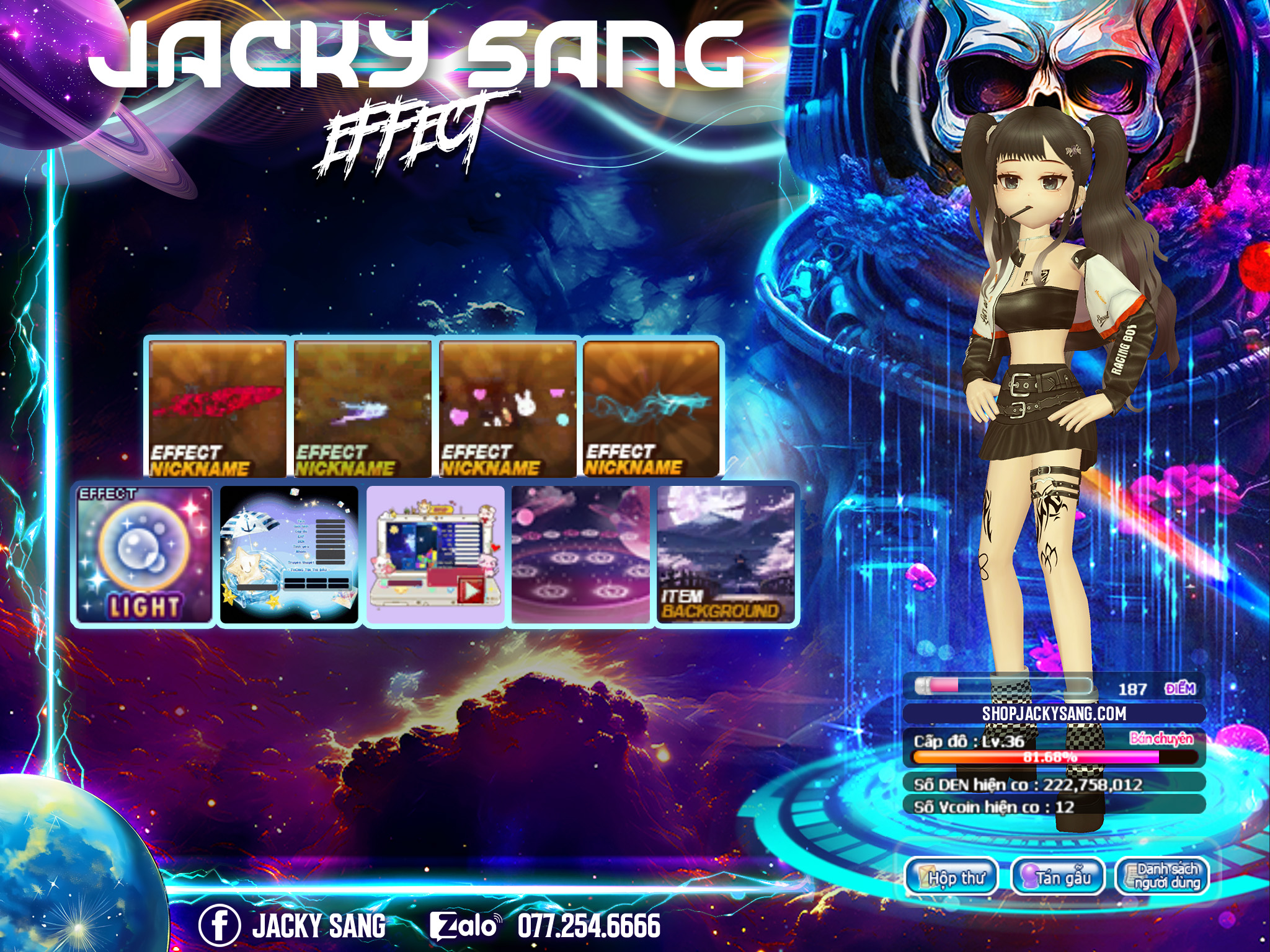Select the moonlit Item Background tile
The height and width of the screenshot is (952, 1270).
[x=726, y=555]
